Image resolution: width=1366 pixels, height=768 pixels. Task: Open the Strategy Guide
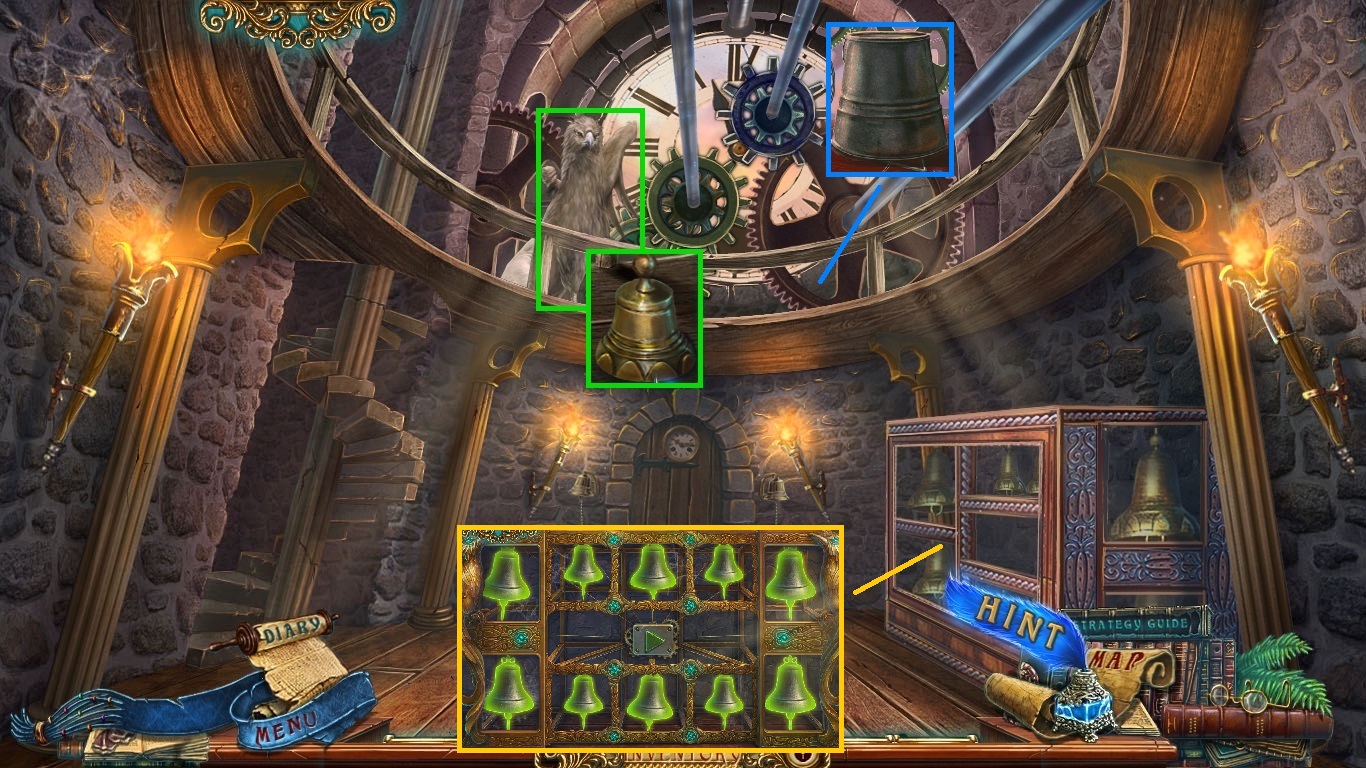(1136, 624)
